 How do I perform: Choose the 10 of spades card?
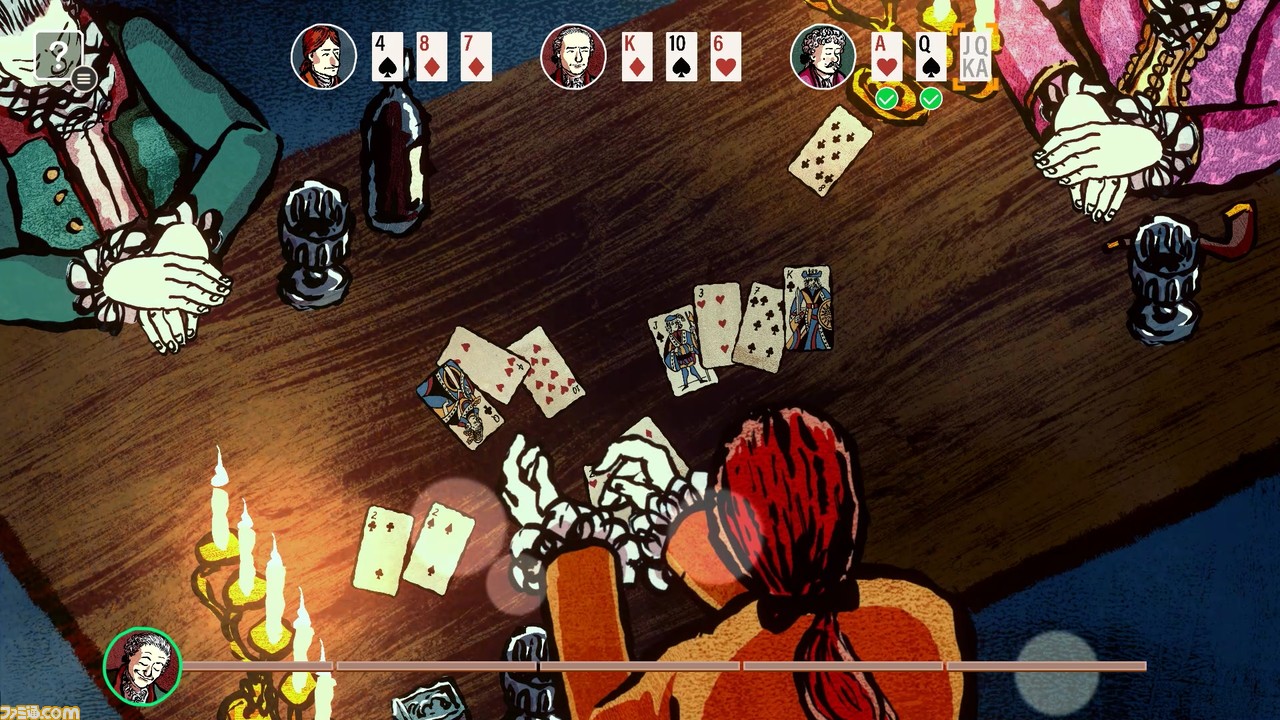[x=681, y=57]
